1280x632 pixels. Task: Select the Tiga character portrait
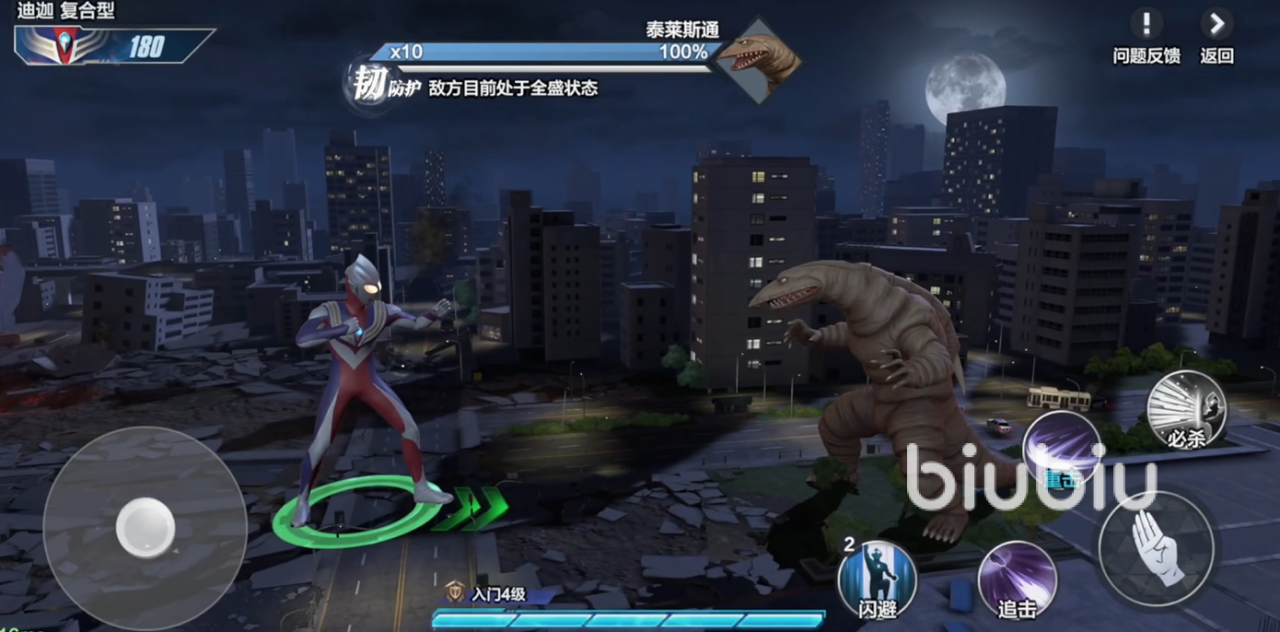click(66, 46)
